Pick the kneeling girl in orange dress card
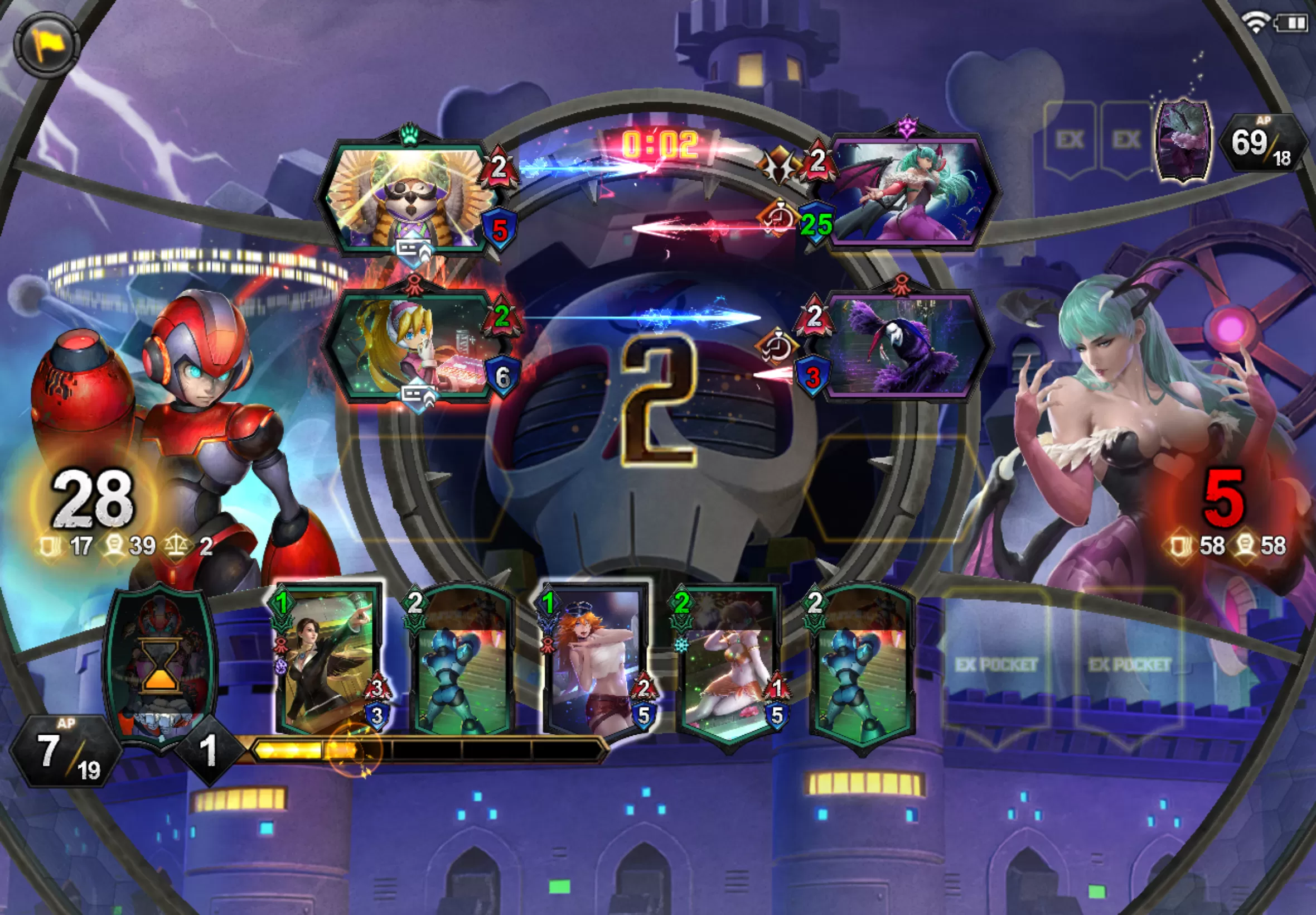This screenshot has width=1316, height=915. coord(727,665)
